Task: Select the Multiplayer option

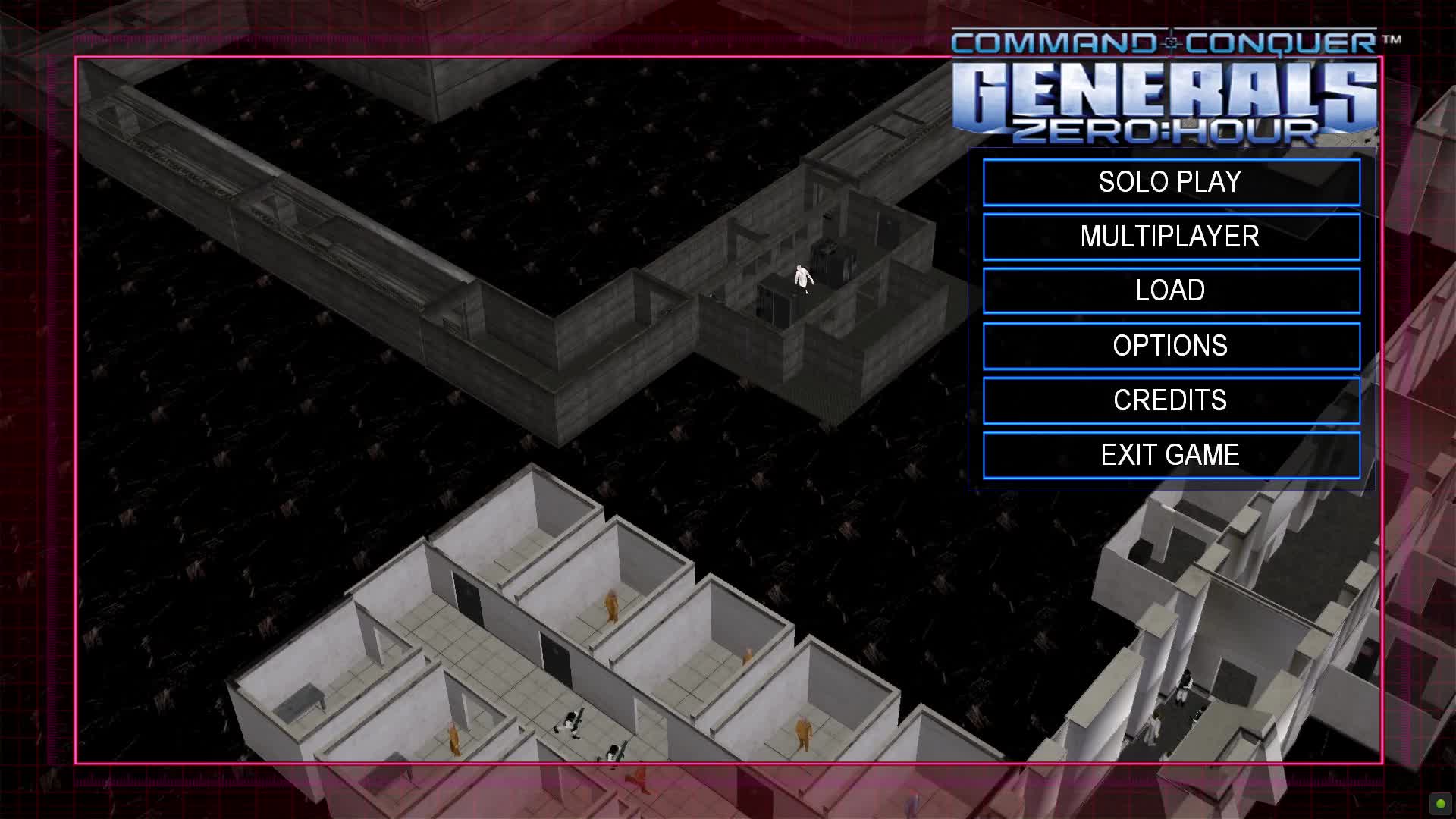Action: click(1171, 237)
